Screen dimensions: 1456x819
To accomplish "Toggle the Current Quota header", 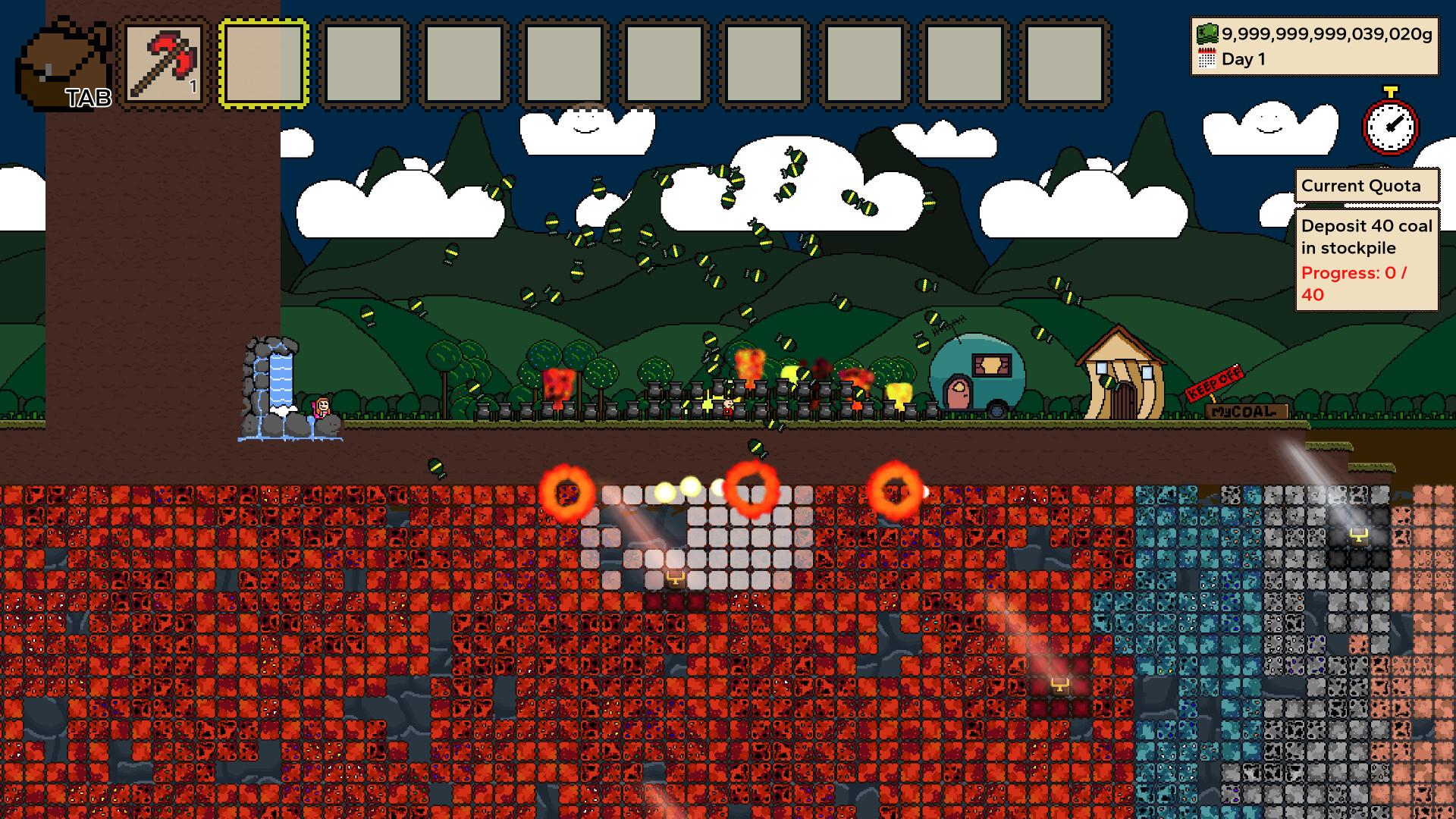I will click(1366, 187).
